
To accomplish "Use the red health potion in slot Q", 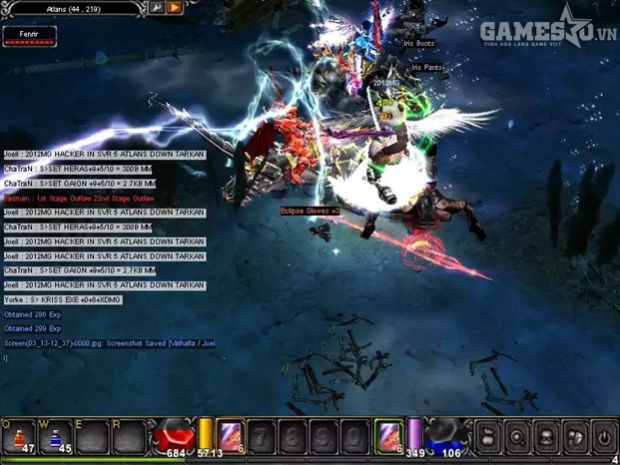I will 18,437.
